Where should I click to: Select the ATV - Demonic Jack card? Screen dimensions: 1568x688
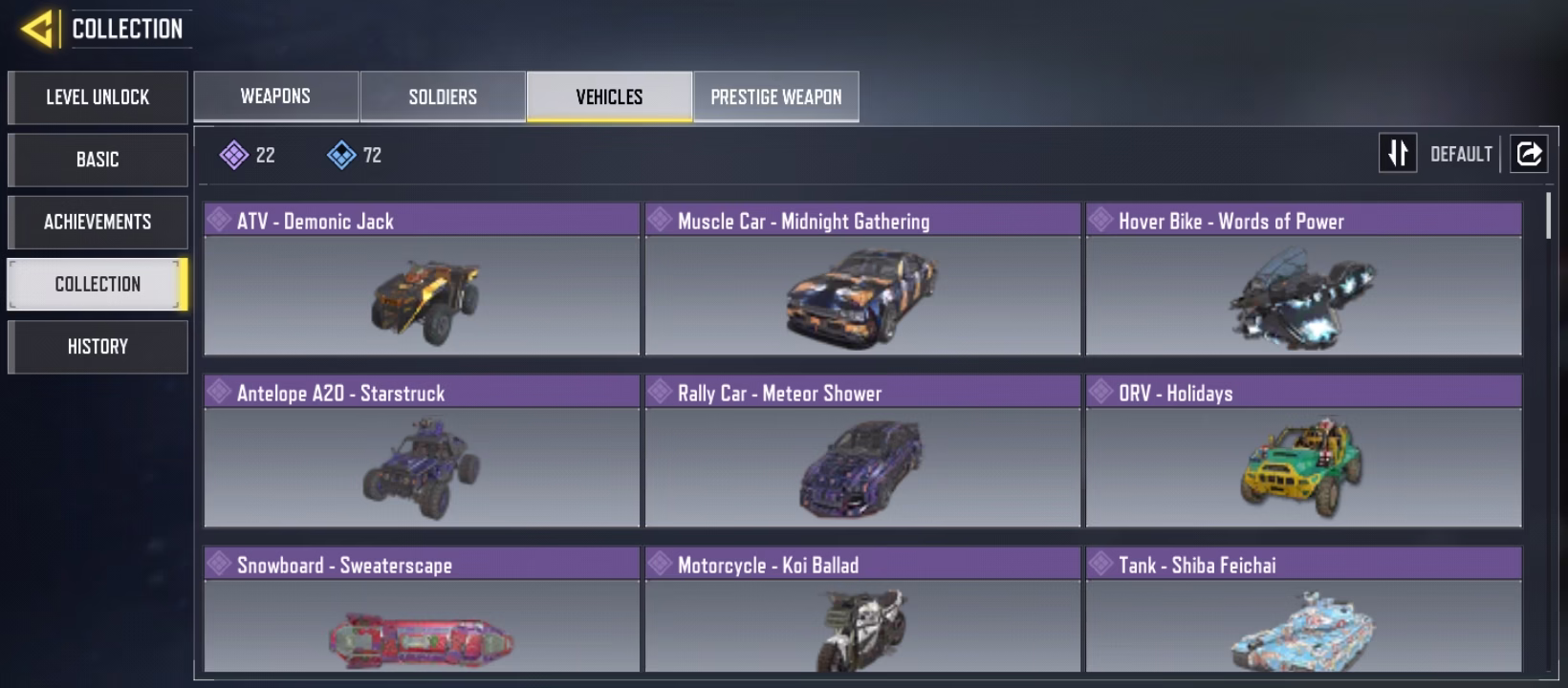click(422, 279)
